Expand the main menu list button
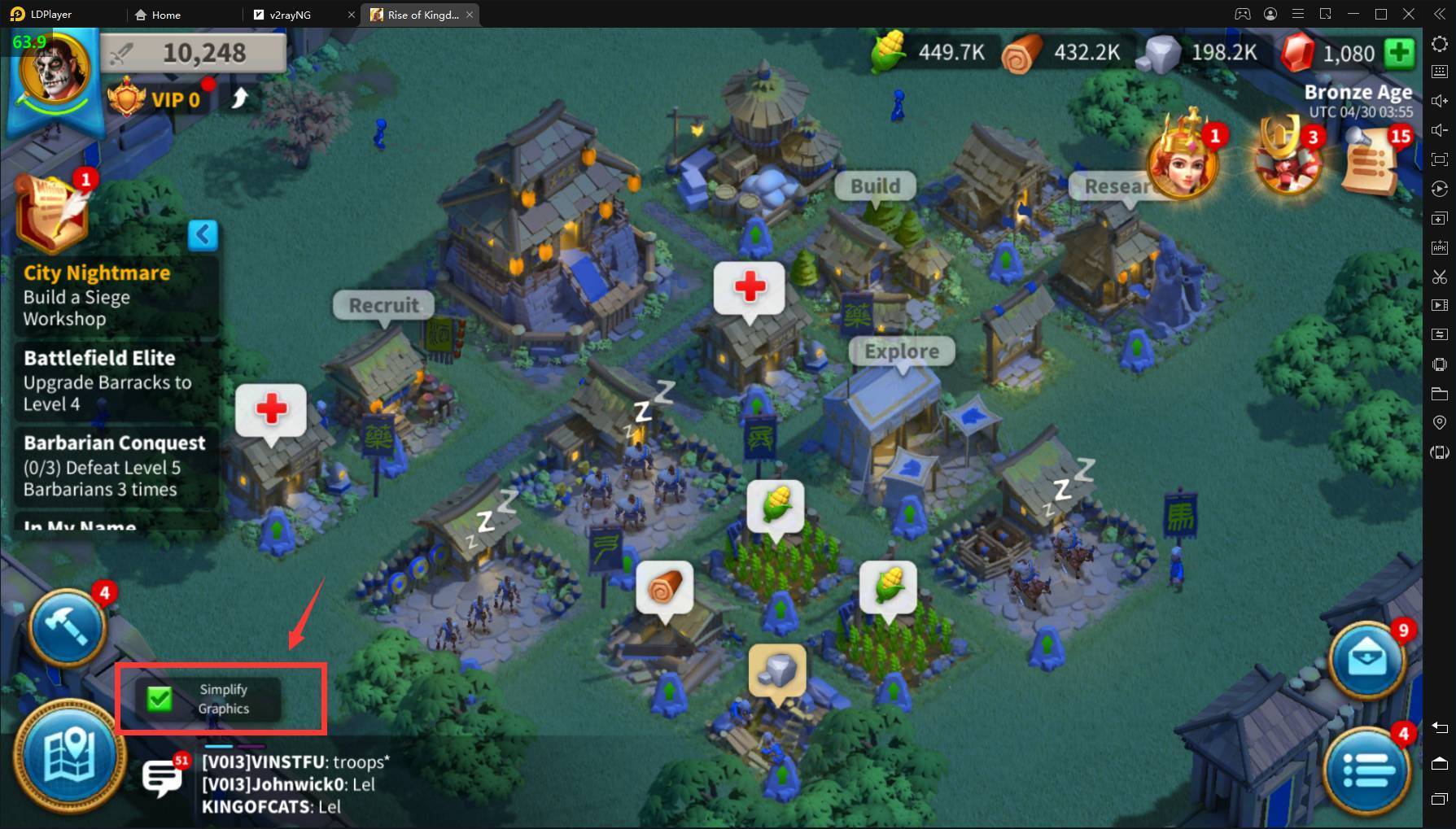This screenshot has height=829, width=1456. click(x=1367, y=769)
